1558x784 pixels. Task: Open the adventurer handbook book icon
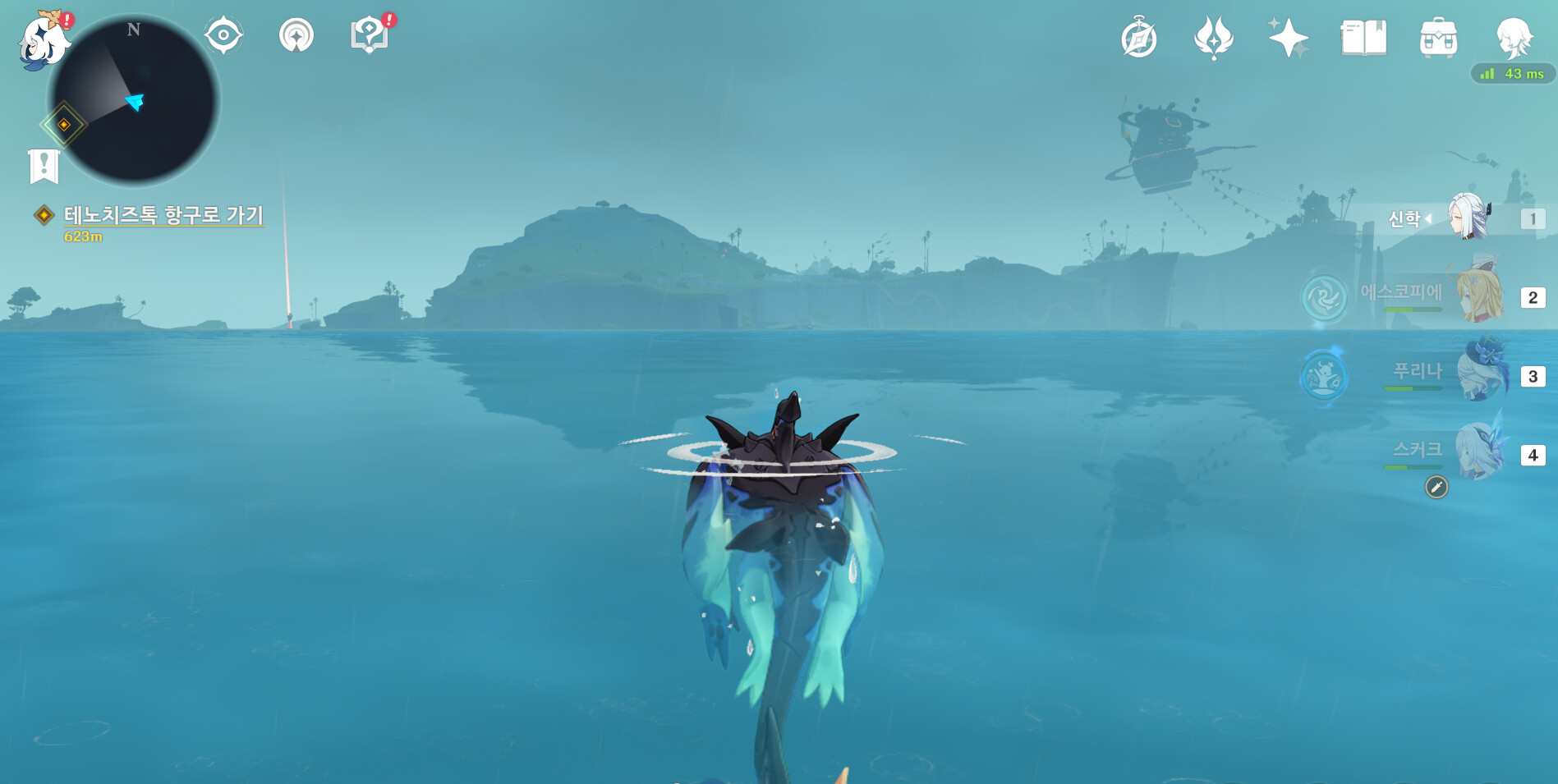(x=1363, y=38)
